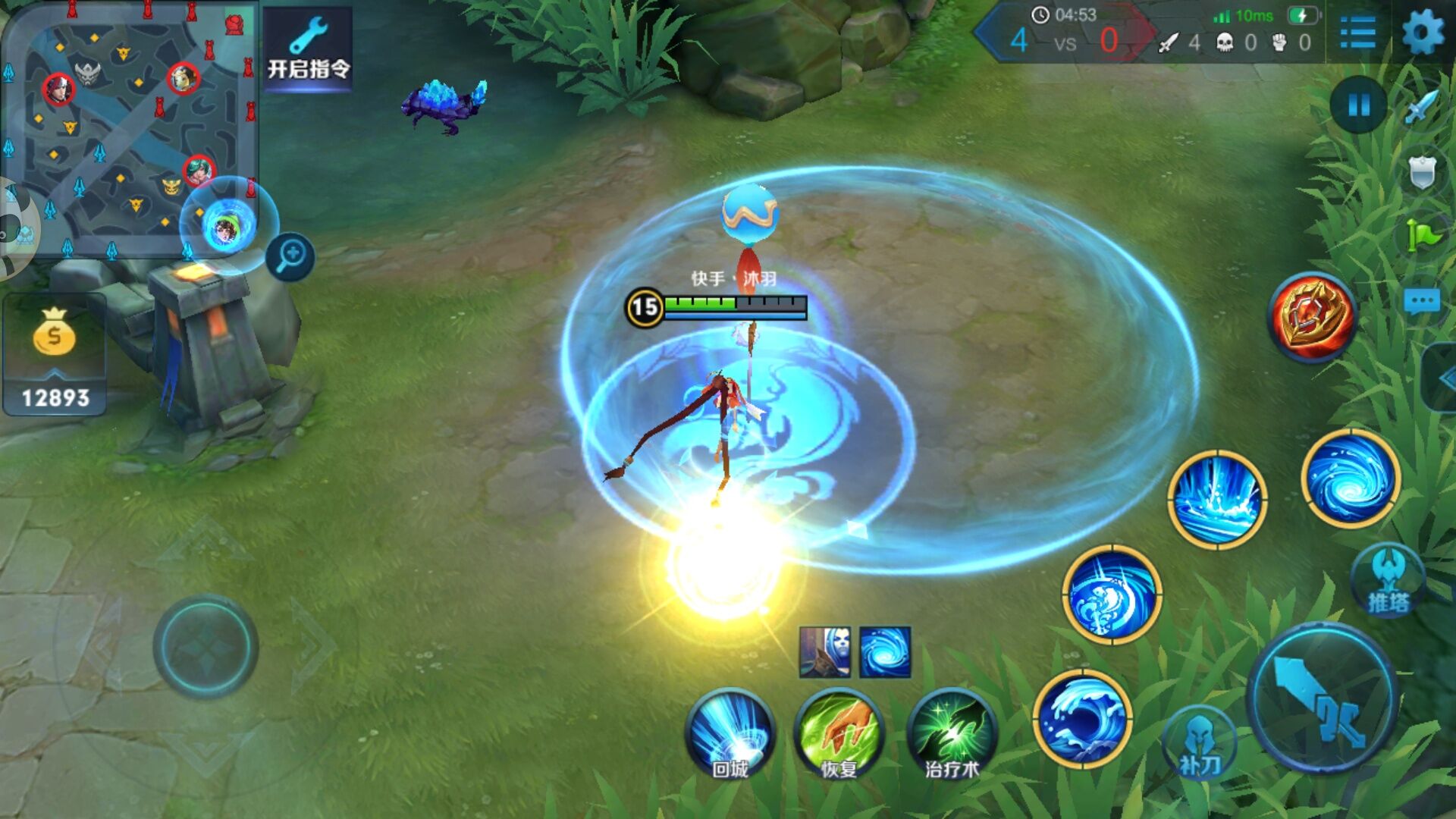Open the scoreboard list icon
The image size is (1456, 819).
pyautogui.click(x=1357, y=33)
